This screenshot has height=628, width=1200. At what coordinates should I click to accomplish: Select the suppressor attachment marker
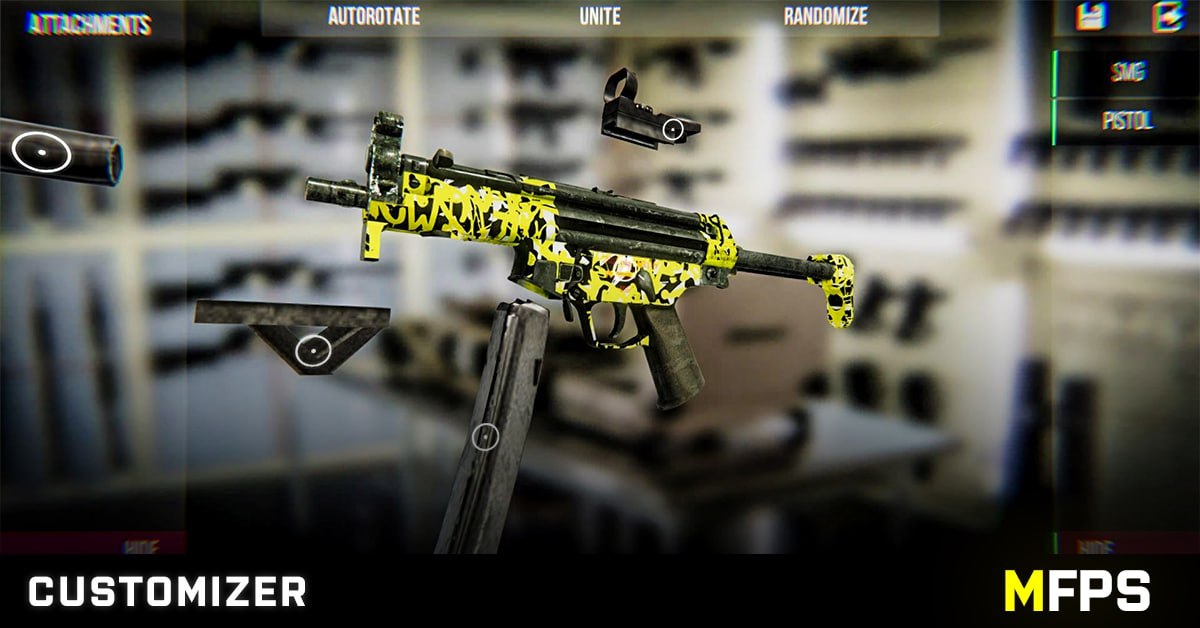pyautogui.click(x=42, y=152)
